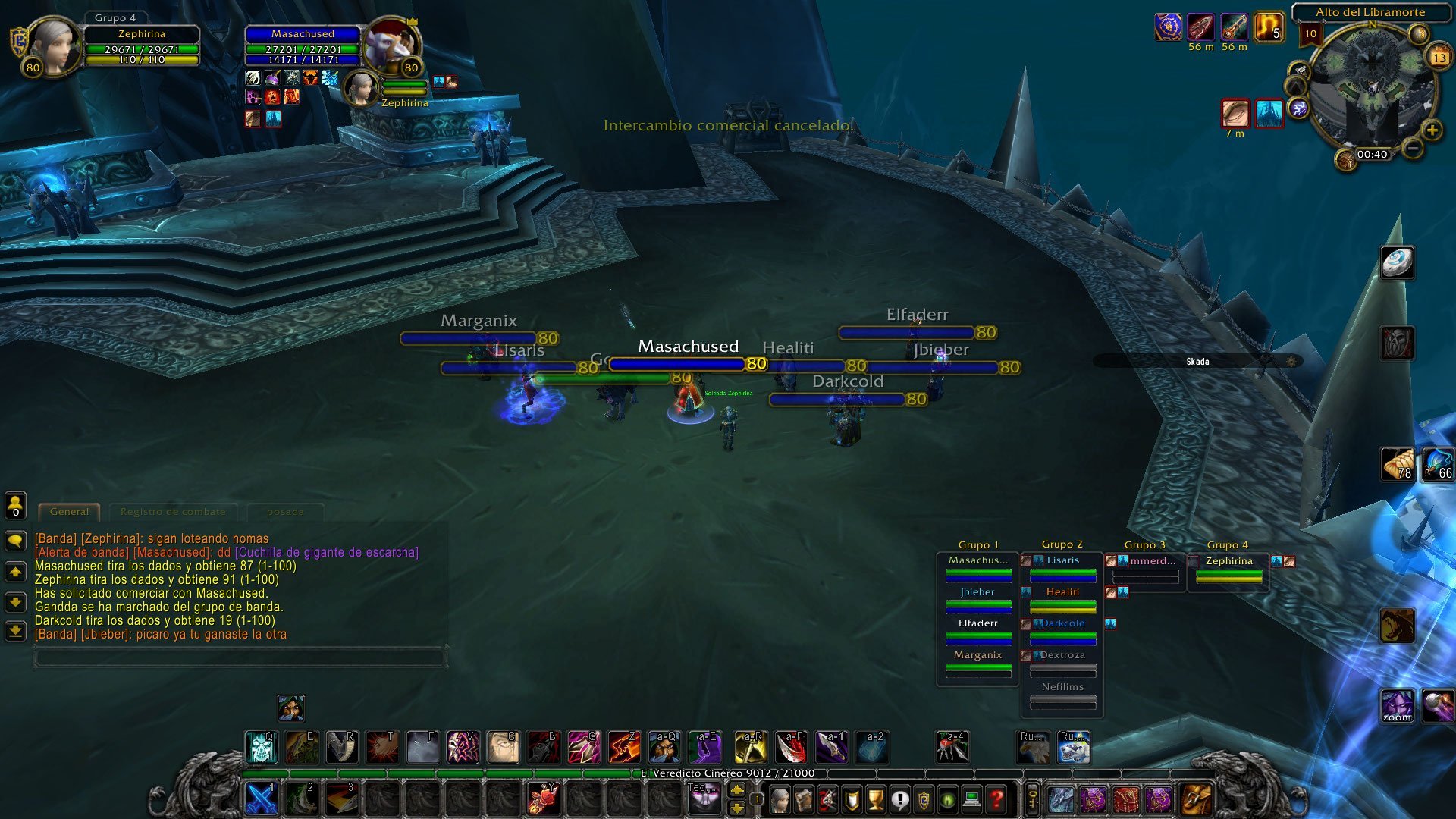The height and width of the screenshot is (819, 1456).
Task: Click Masachused's target portrait
Action: tap(392, 45)
